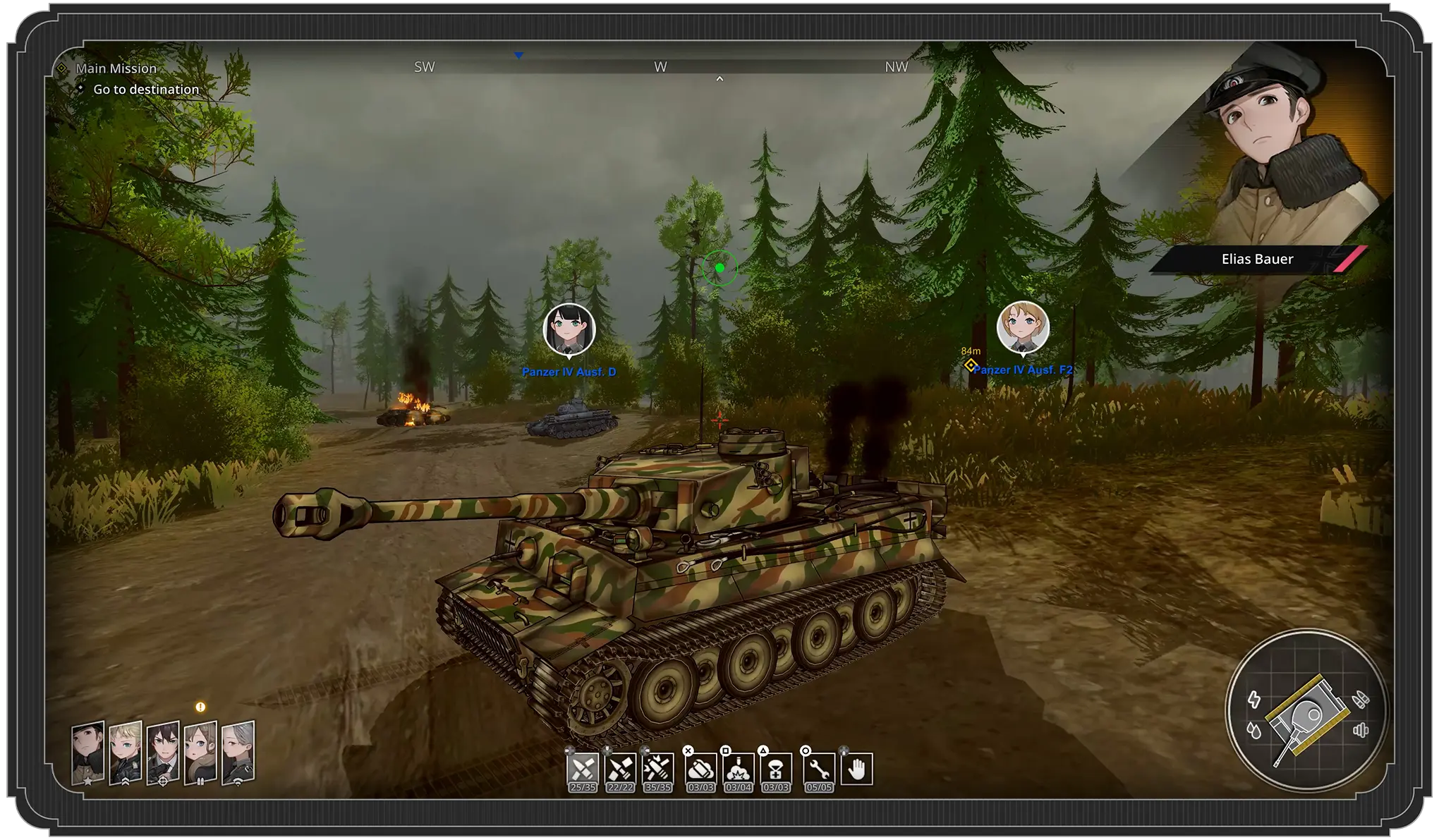The width and height of the screenshot is (1439, 840).
Task: Select the armor-piercing shell slot showing 25/35
Action: tap(583, 769)
